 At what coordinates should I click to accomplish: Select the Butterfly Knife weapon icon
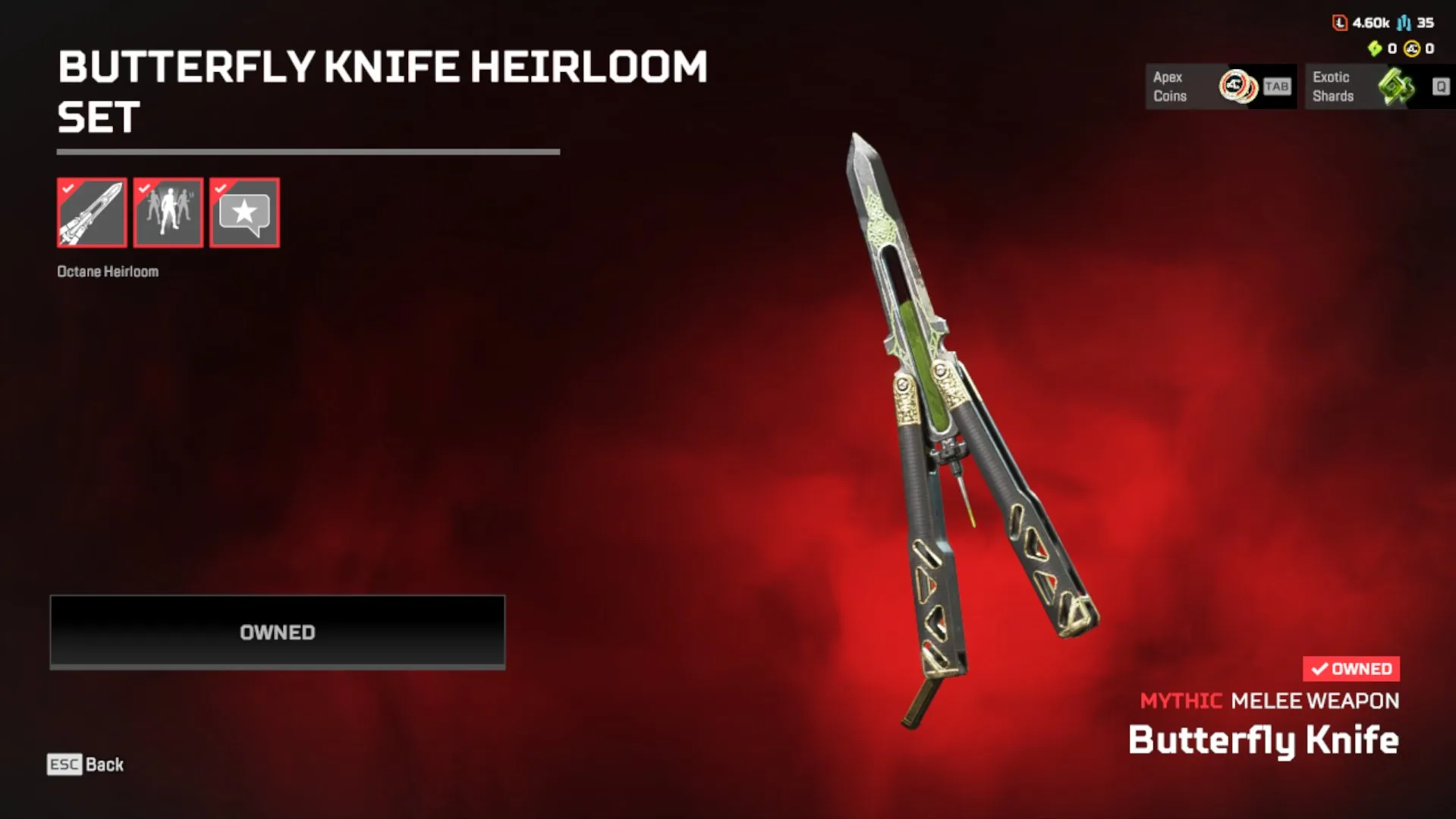tap(91, 212)
